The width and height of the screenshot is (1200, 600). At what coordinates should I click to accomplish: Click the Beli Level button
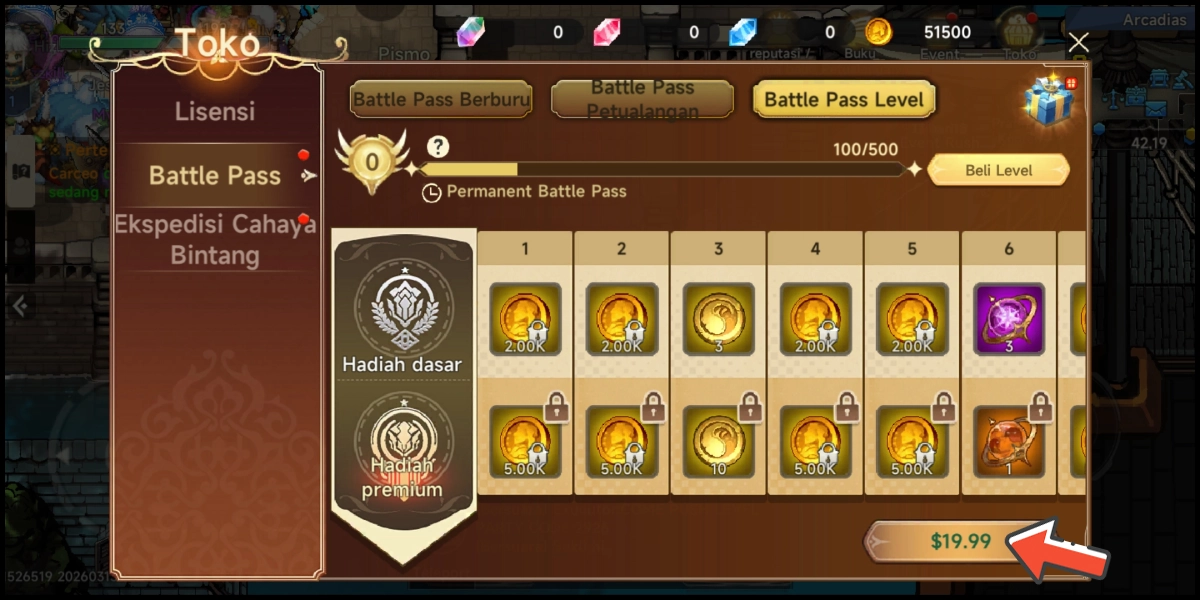(x=998, y=171)
